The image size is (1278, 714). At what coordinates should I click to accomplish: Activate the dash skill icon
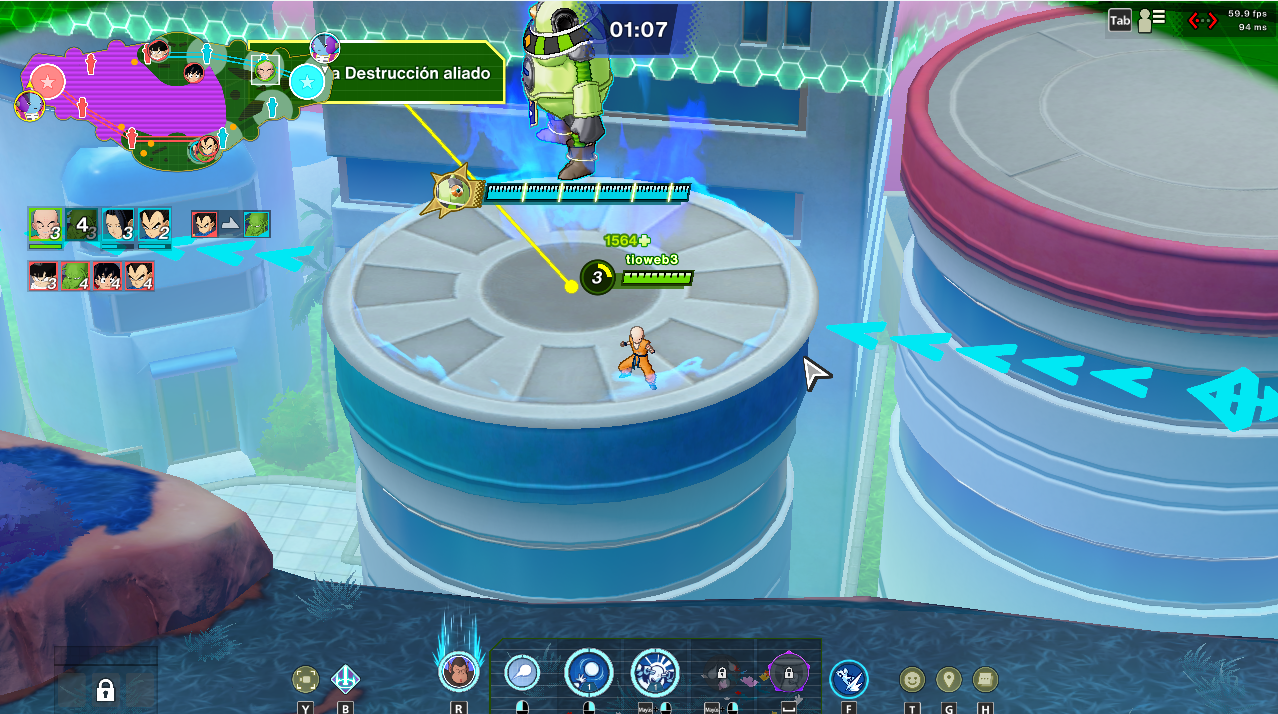tap(849, 679)
